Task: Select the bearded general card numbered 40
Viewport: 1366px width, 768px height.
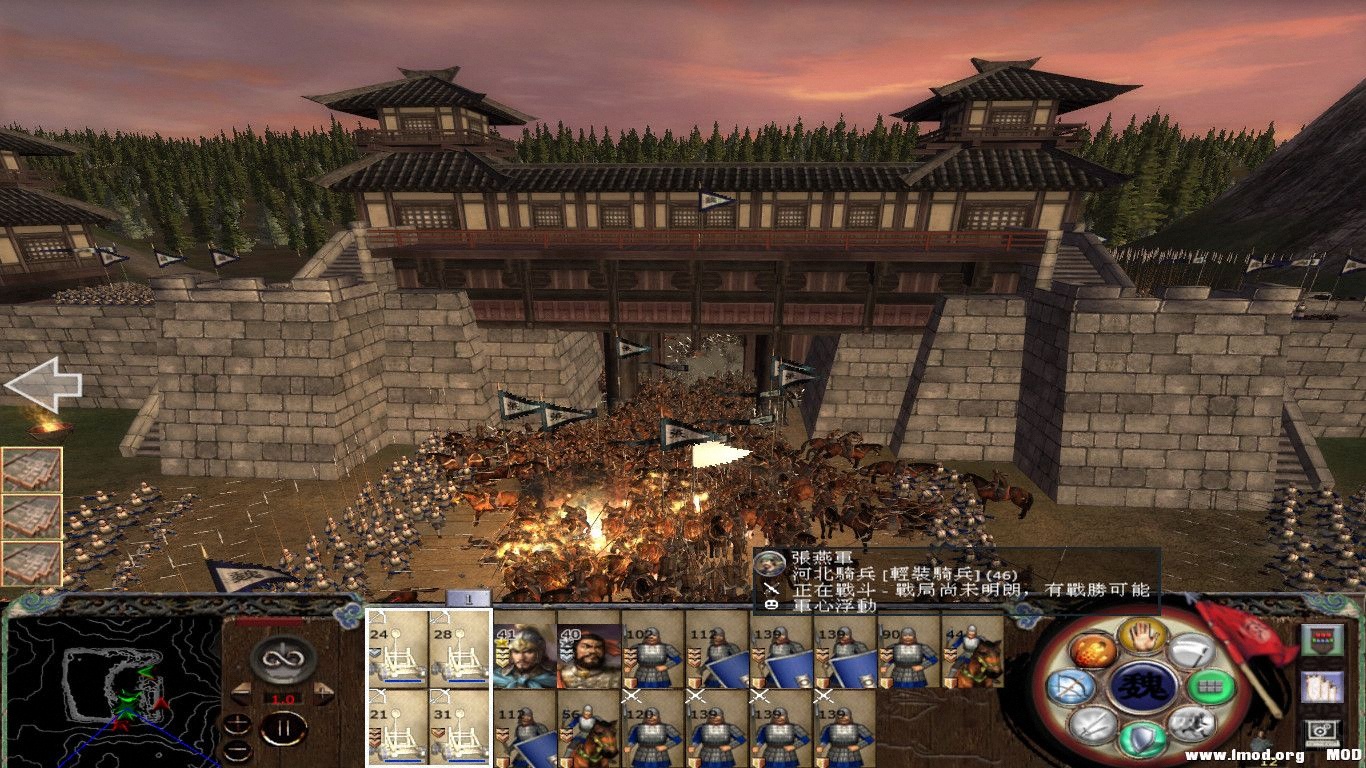Action: pyautogui.click(x=589, y=655)
